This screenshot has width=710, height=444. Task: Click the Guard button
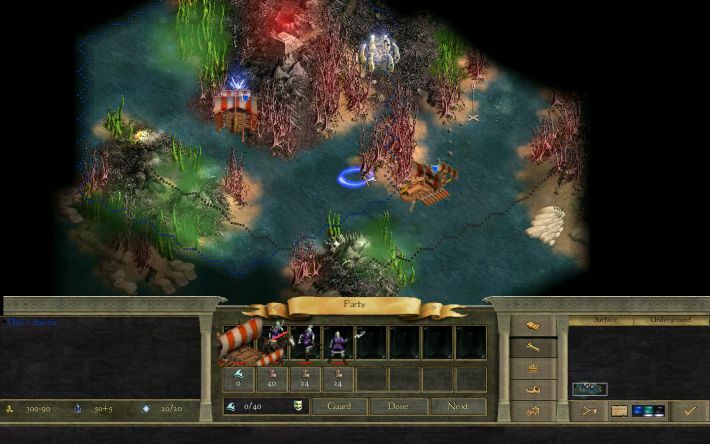[x=339, y=407]
